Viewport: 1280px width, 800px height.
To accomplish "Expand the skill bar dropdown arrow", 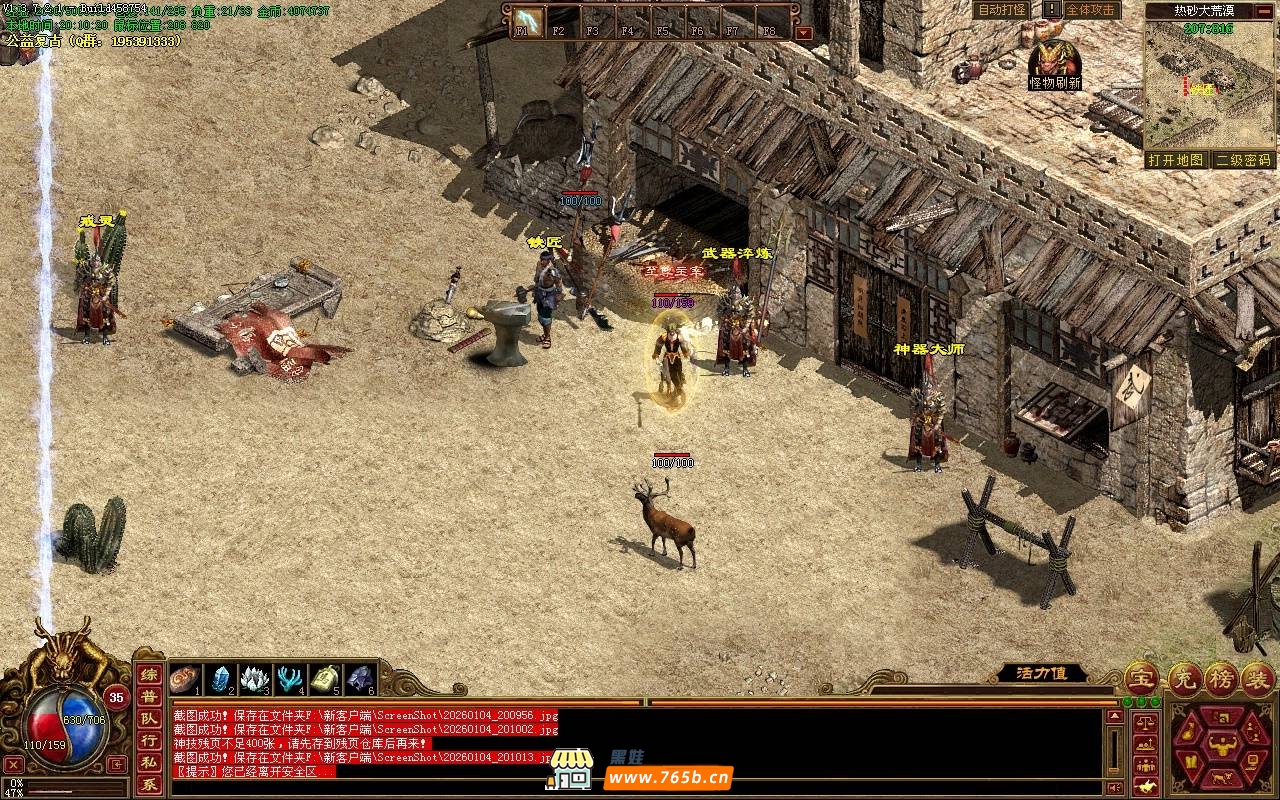I will (x=803, y=32).
